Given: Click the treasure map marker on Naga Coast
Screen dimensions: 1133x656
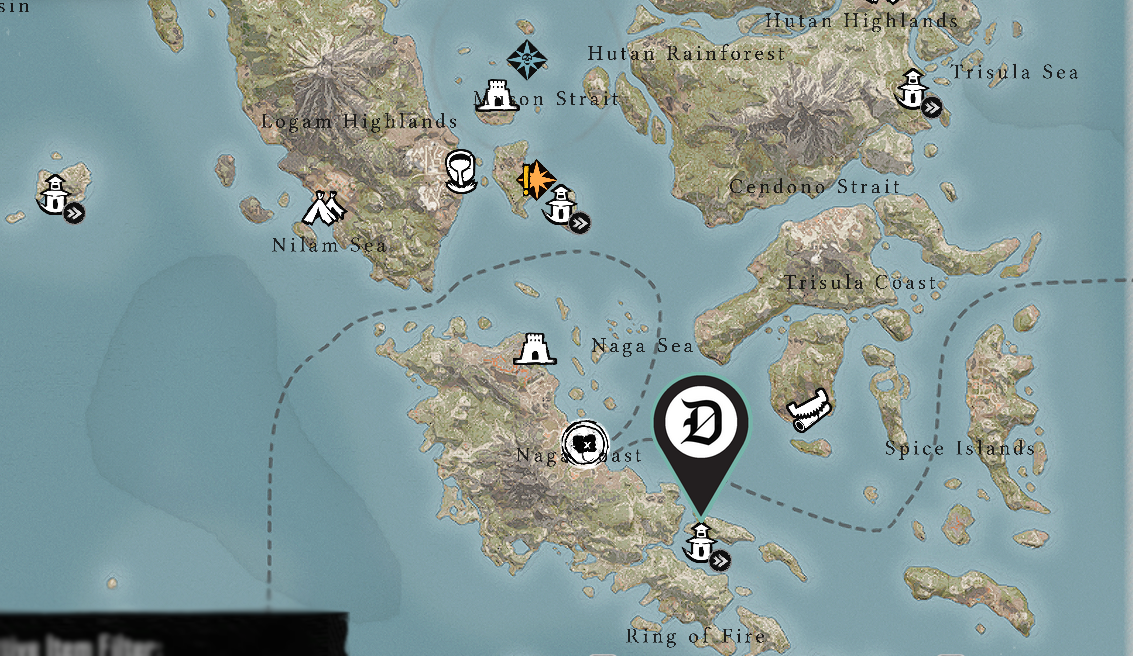Looking at the screenshot, I should pos(585,443).
